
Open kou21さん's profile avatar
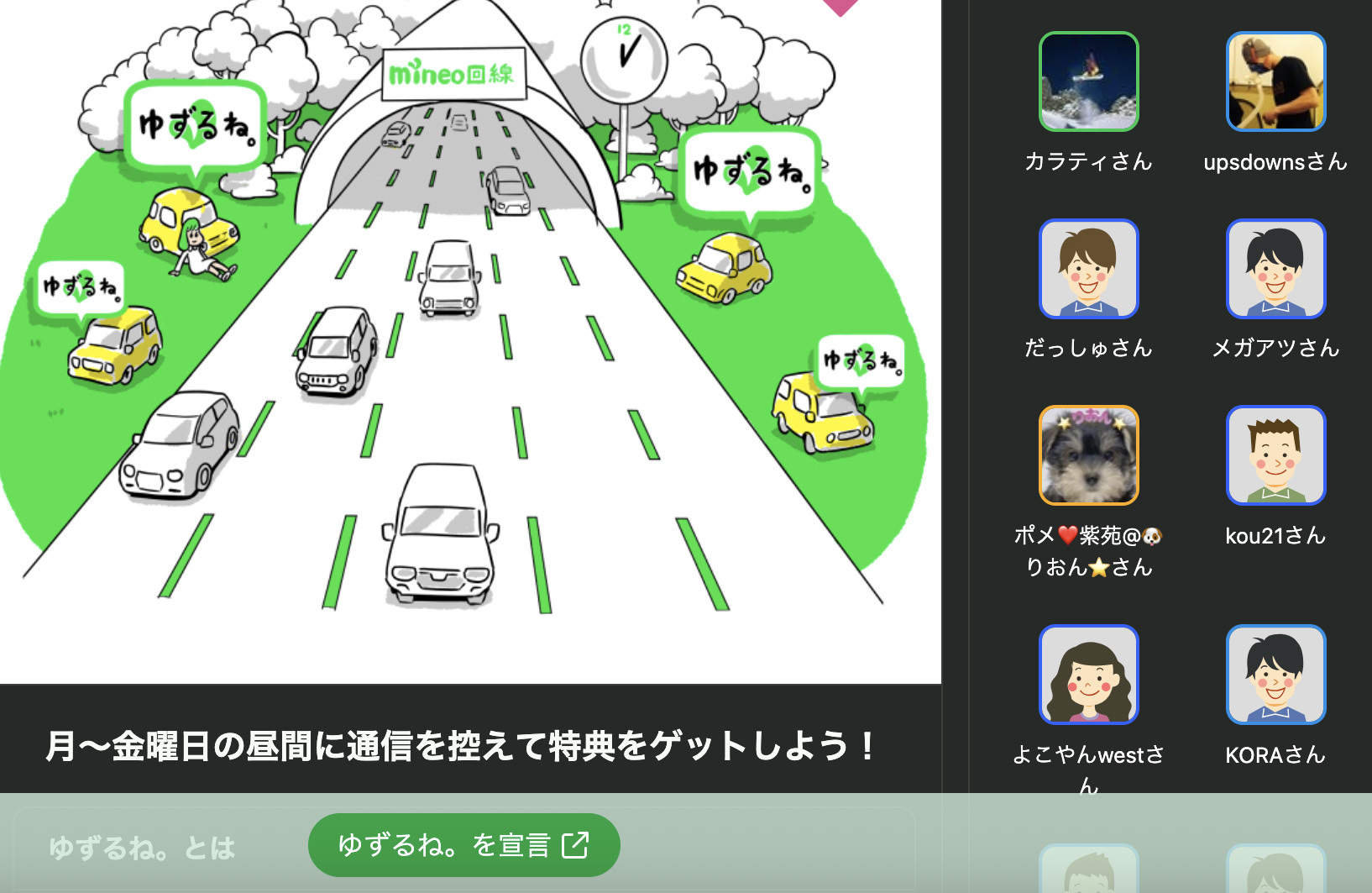[x=1275, y=455]
